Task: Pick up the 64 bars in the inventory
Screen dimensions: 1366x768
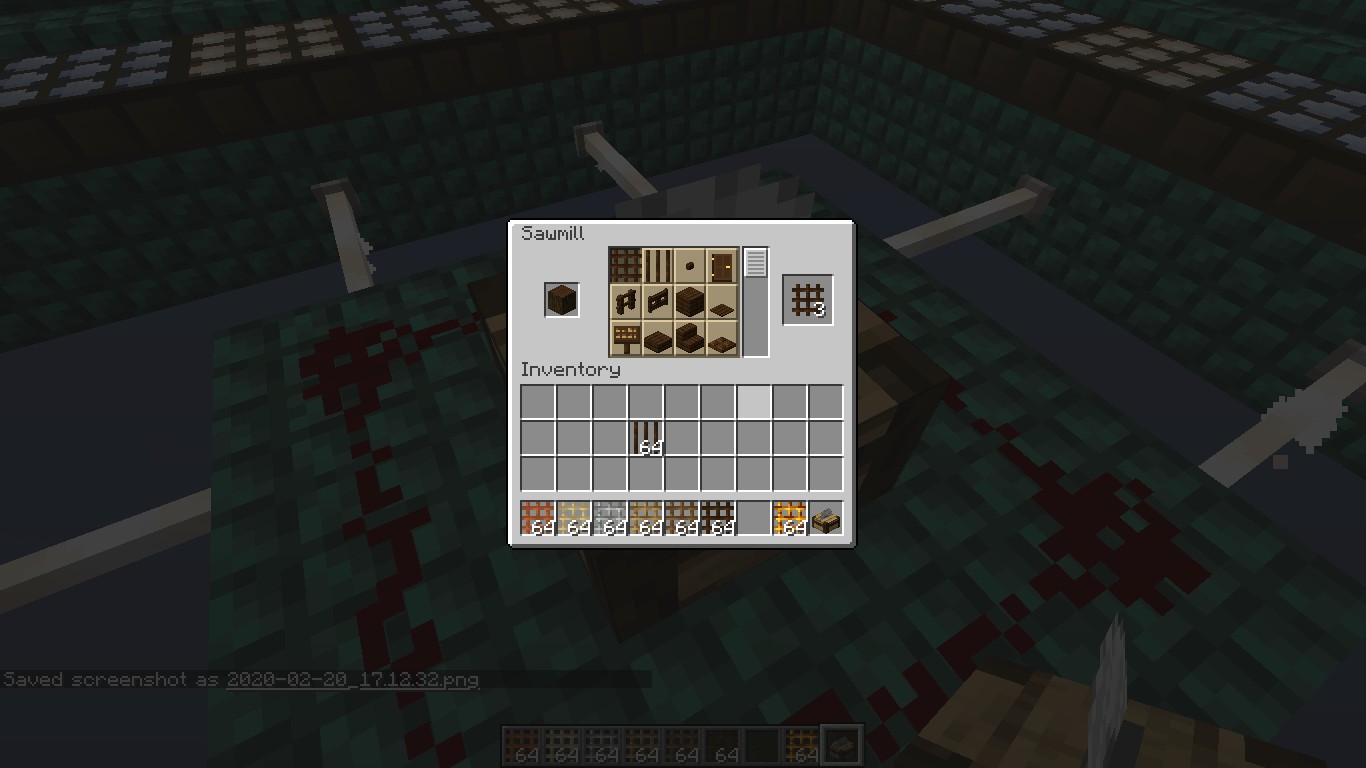Action: pyautogui.click(x=646, y=438)
